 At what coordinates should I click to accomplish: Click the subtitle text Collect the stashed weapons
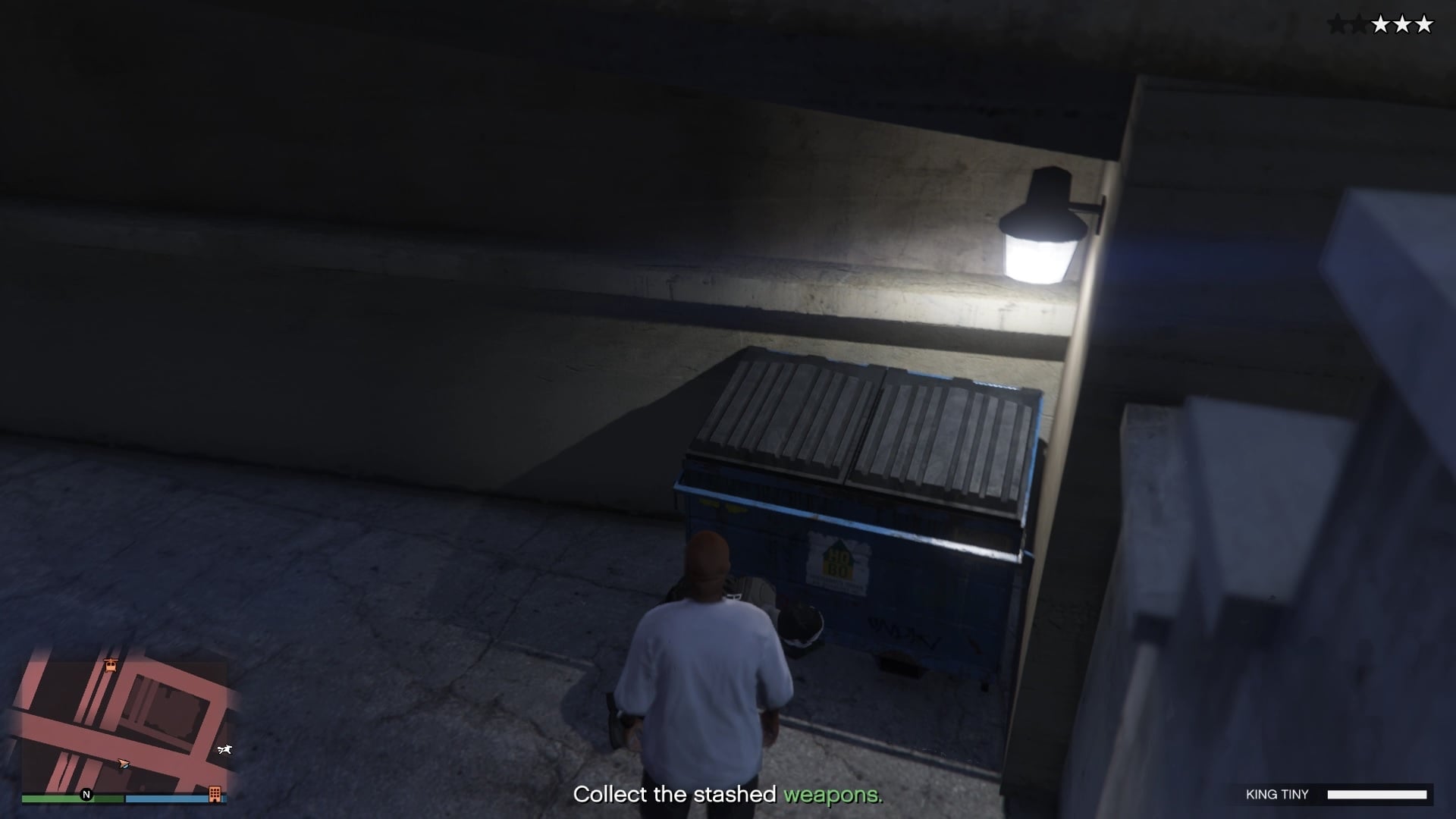click(x=728, y=795)
